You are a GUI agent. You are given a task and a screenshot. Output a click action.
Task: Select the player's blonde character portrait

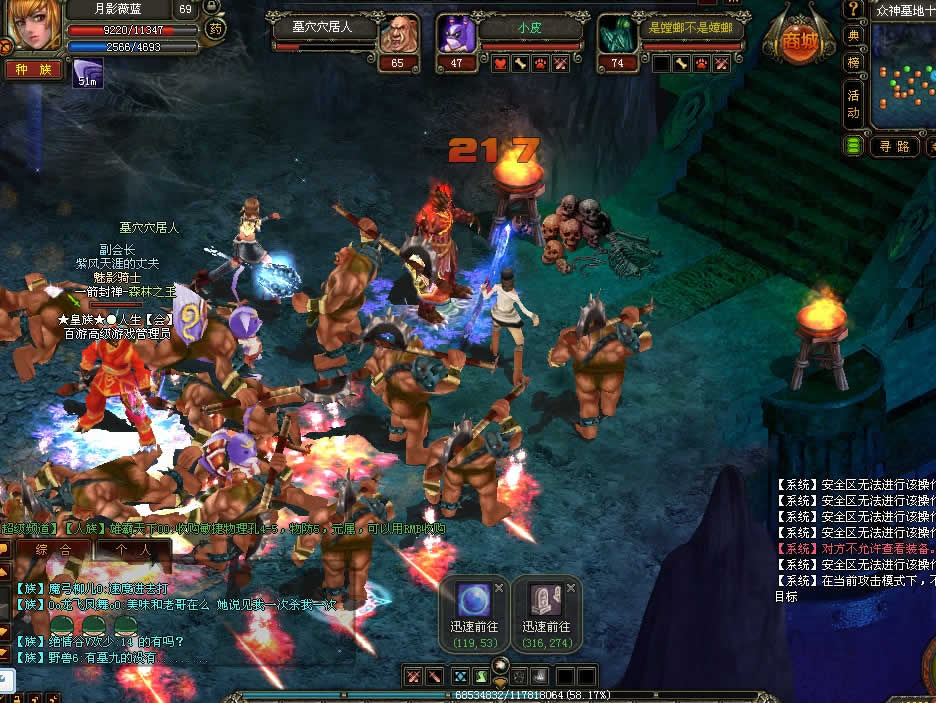click(31, 26)
